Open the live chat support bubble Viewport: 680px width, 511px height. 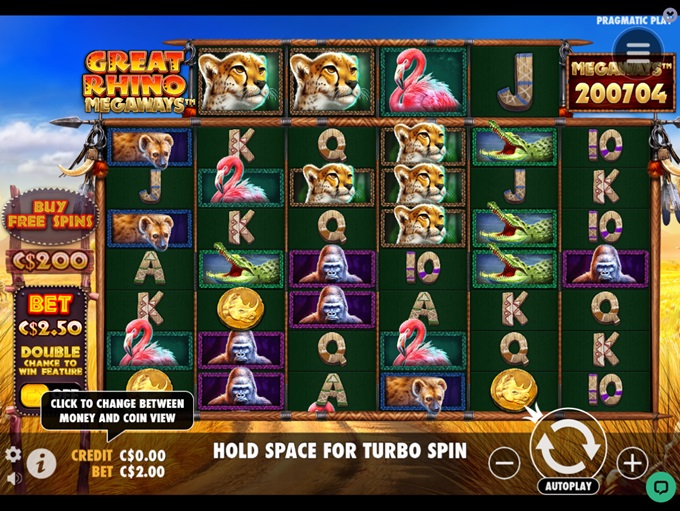click(660, 486)
